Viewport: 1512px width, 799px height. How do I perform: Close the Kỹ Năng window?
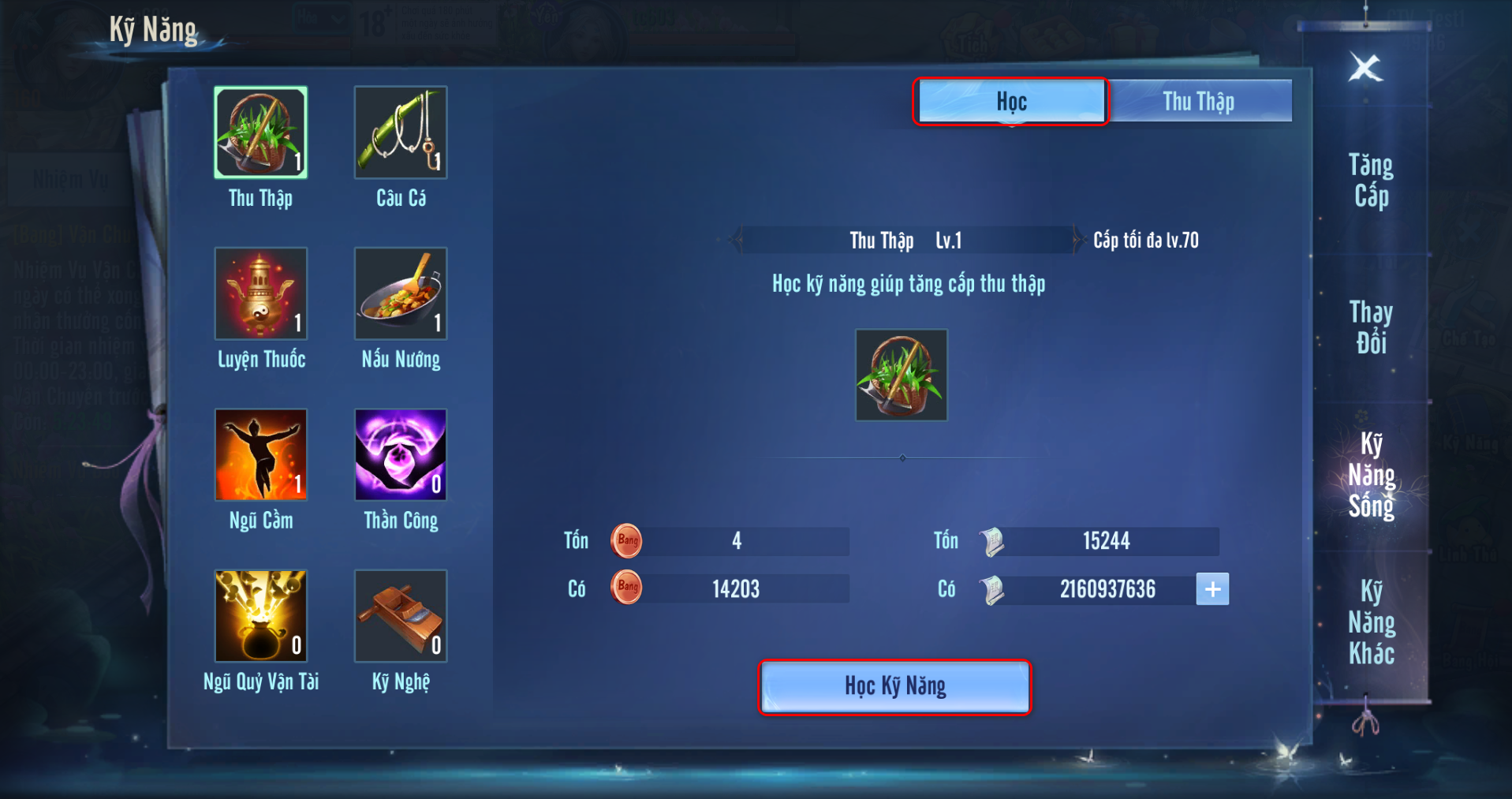(1365, 68)
